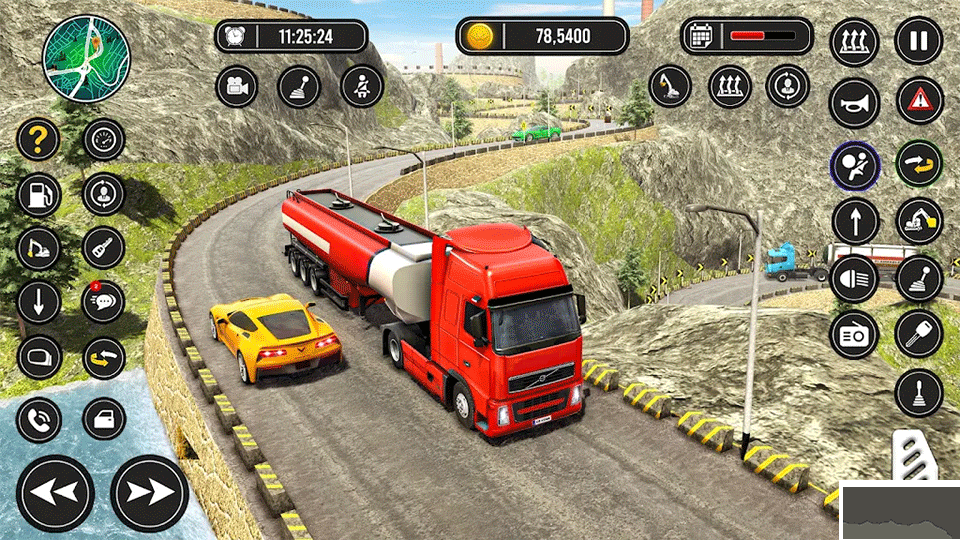Tap the seatbelt driver icon
The height and width of the screenshot is (540, 960).
(x=361, y=86)
